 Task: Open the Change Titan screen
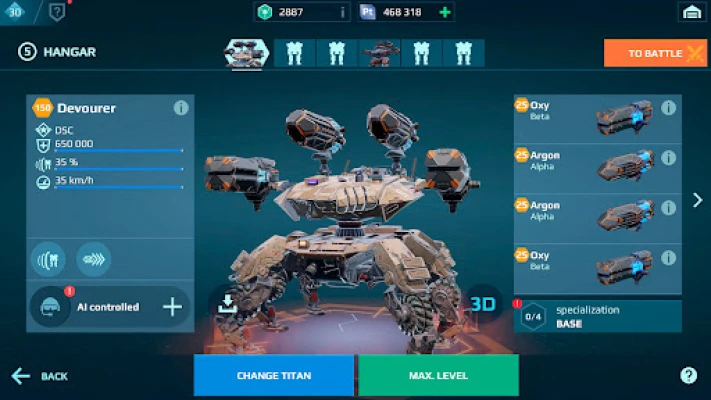coord(273,376)
